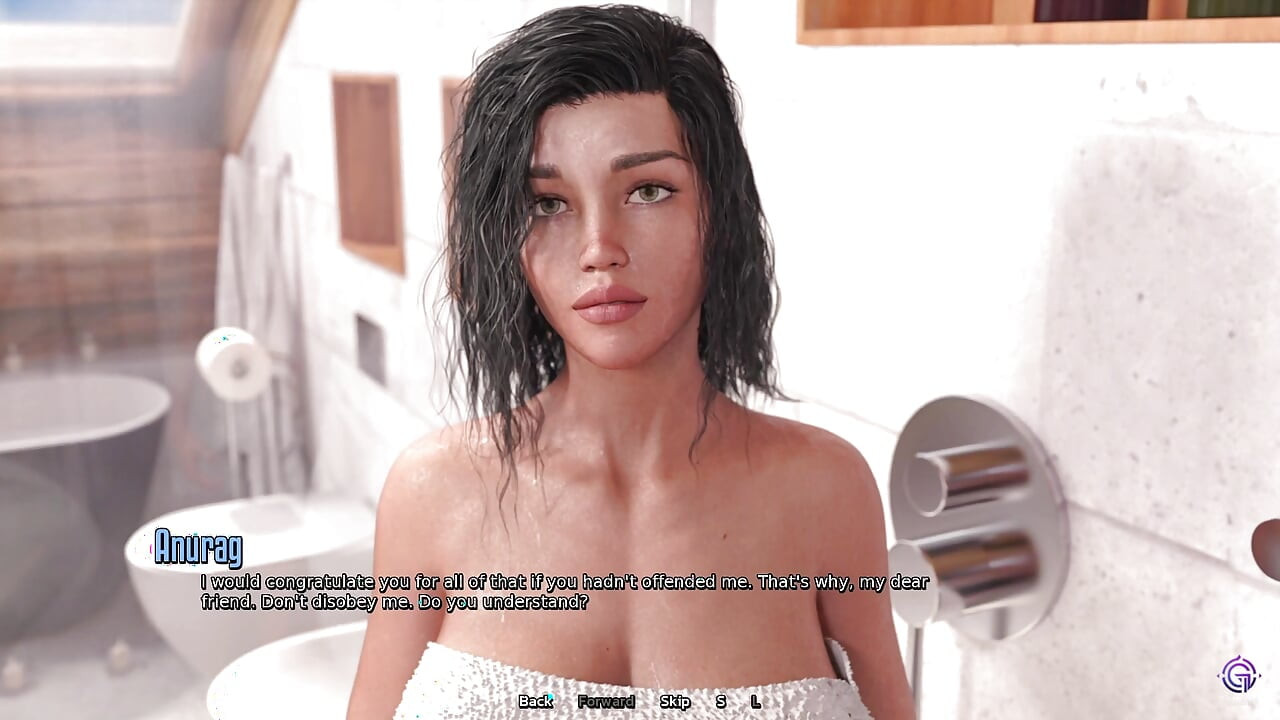Click the Skip button to fast-forward dialogue
This screenshot has width=1280, height=720.
coord(675,702)
